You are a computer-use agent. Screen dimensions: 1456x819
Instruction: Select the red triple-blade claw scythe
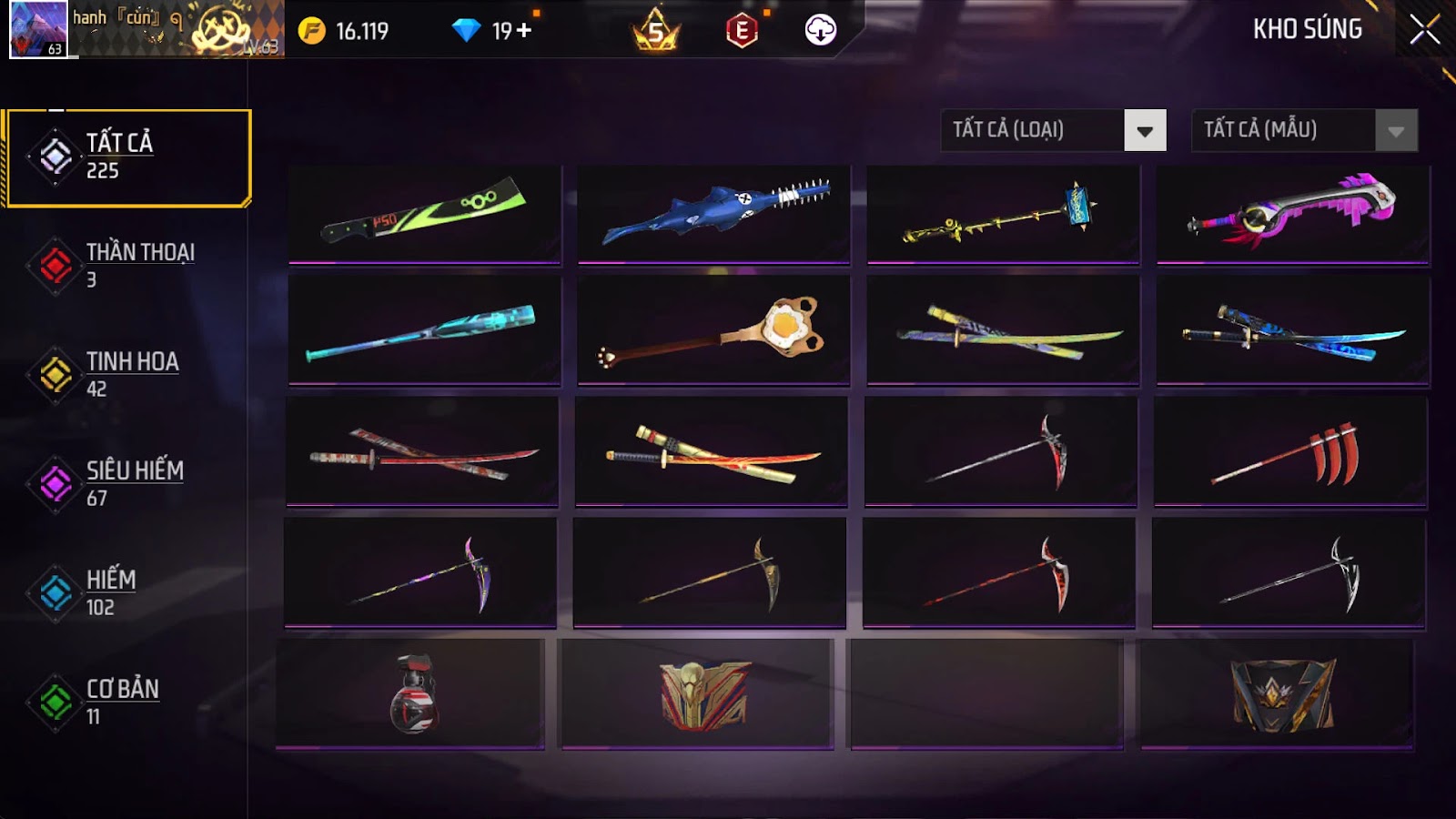coord(1290,452)
